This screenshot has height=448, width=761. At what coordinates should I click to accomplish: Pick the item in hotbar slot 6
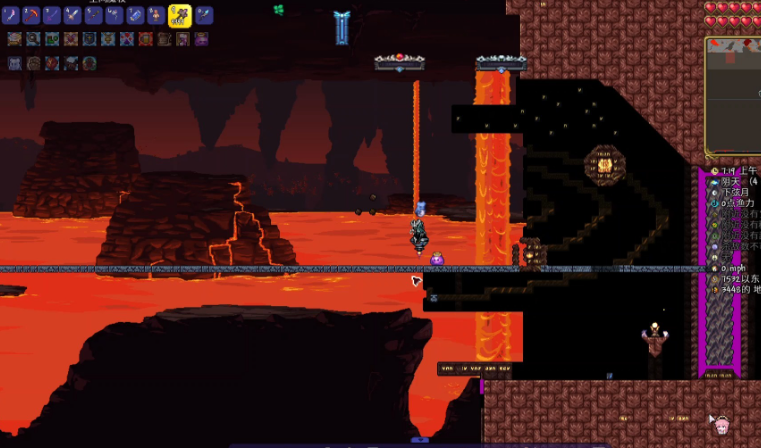pyautogui.click(x=114, y=15)
